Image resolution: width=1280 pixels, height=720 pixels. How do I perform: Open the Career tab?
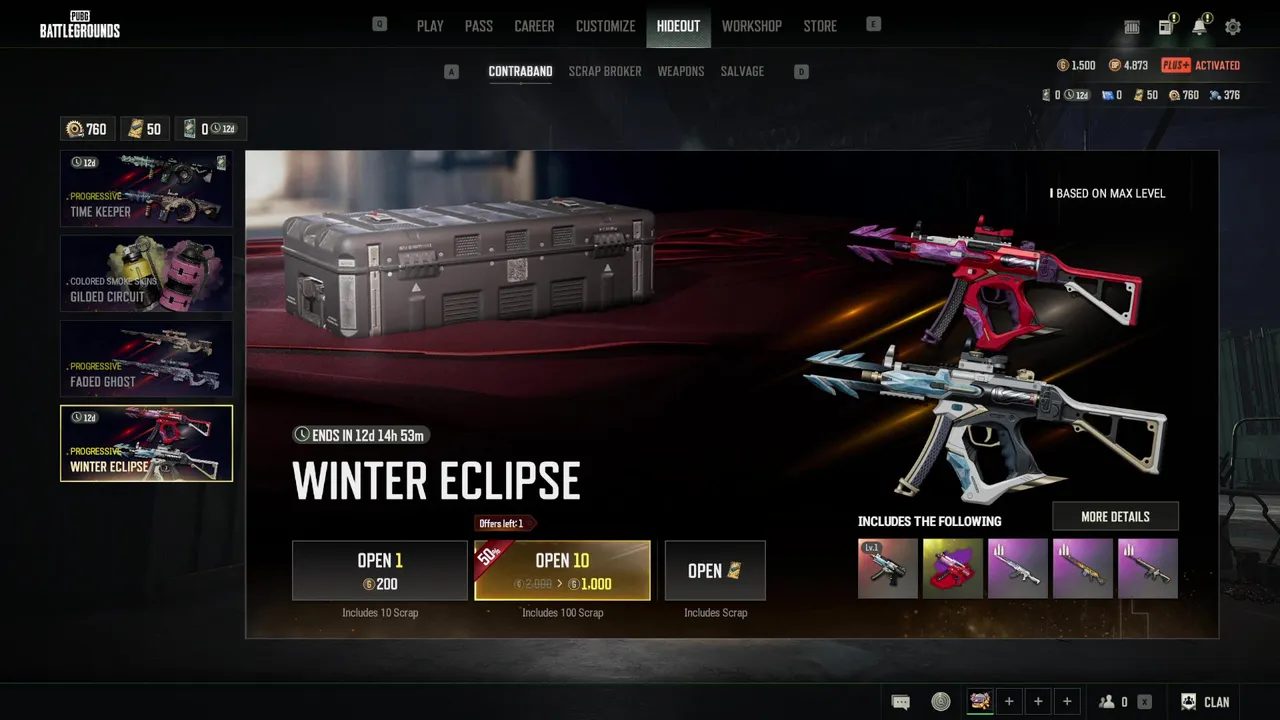click(534, 26)
